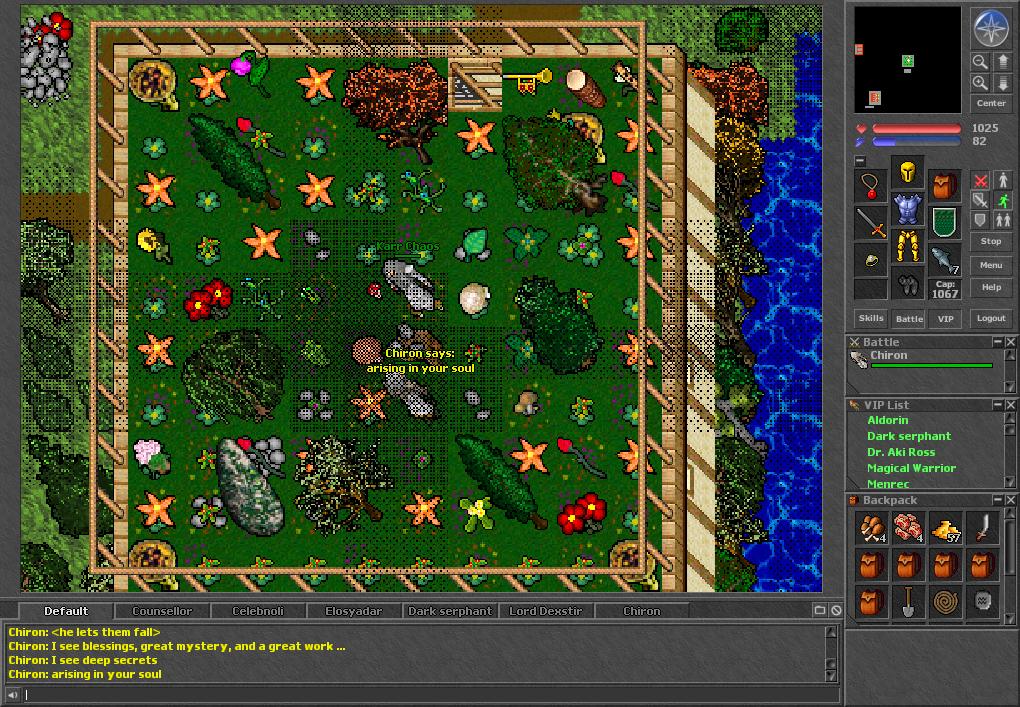Pick the shovel in the backpack
The height and width of the screenshot is (707, 1020).
coord(907,601)
